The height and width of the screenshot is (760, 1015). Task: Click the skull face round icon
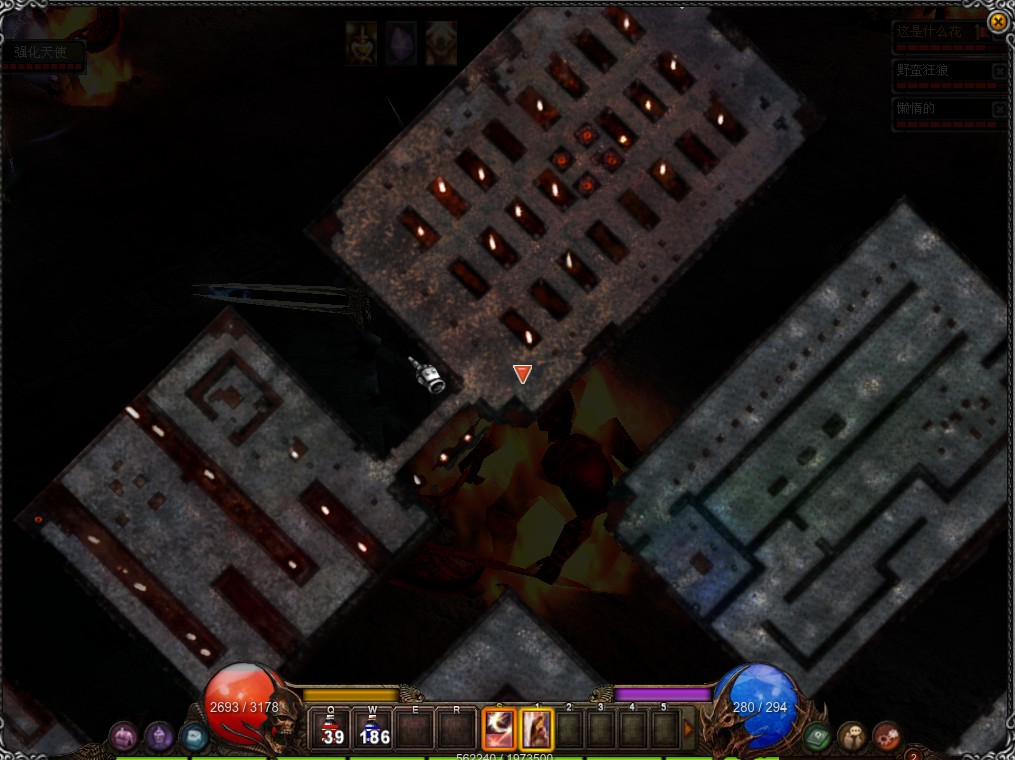tap(852, 737)
